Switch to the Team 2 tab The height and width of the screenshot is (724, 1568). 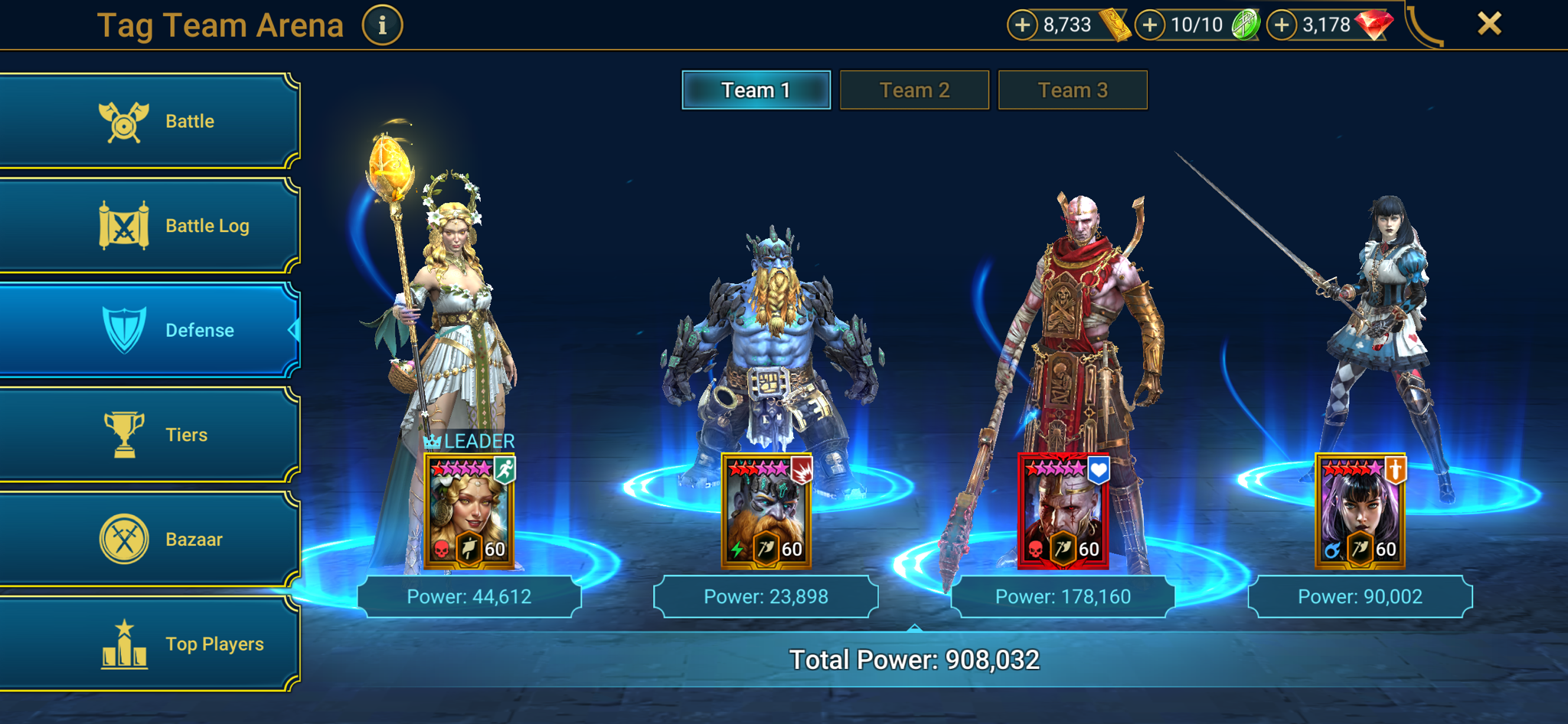[914, 90]
